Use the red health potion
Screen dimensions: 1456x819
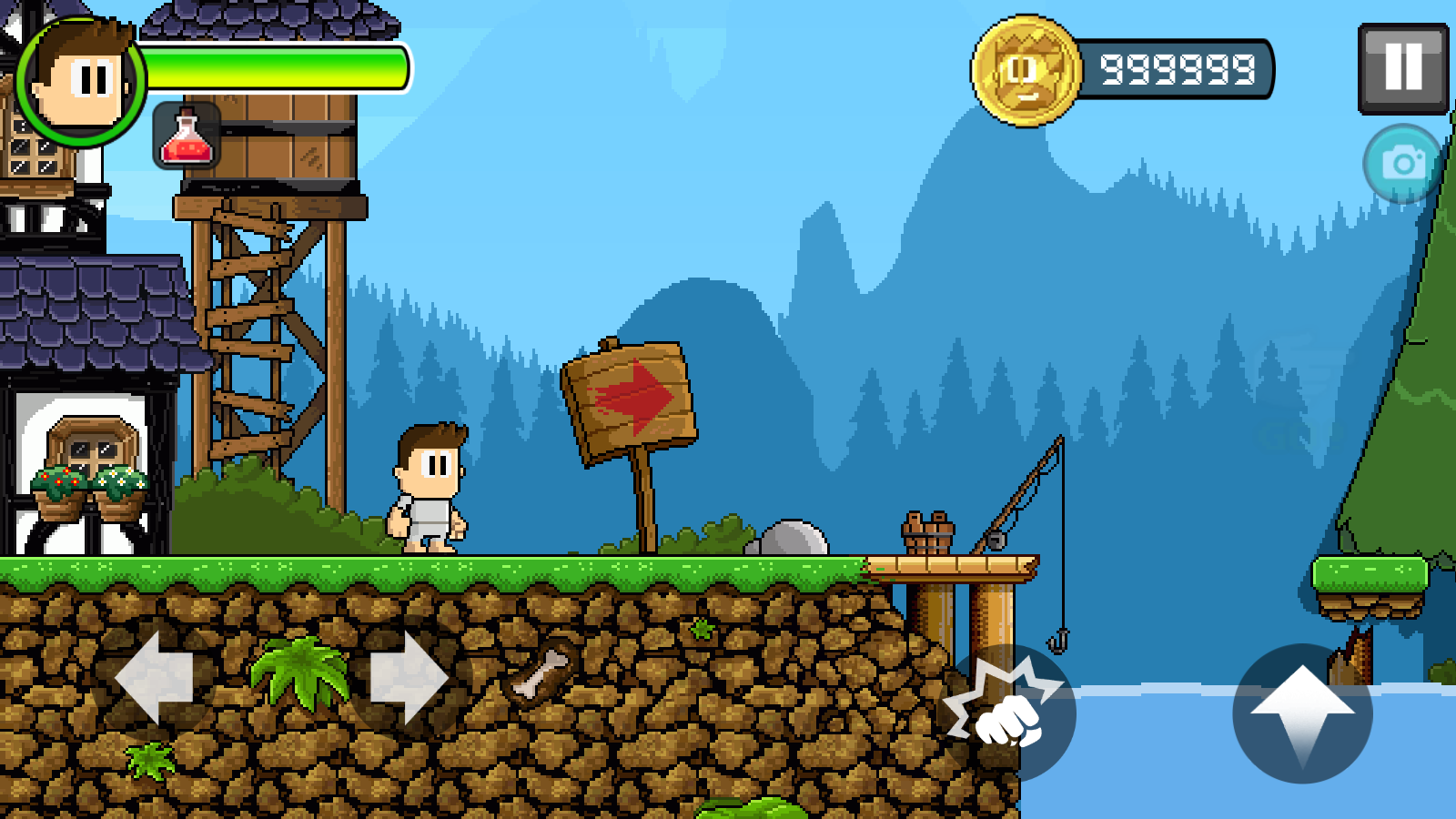187,138
